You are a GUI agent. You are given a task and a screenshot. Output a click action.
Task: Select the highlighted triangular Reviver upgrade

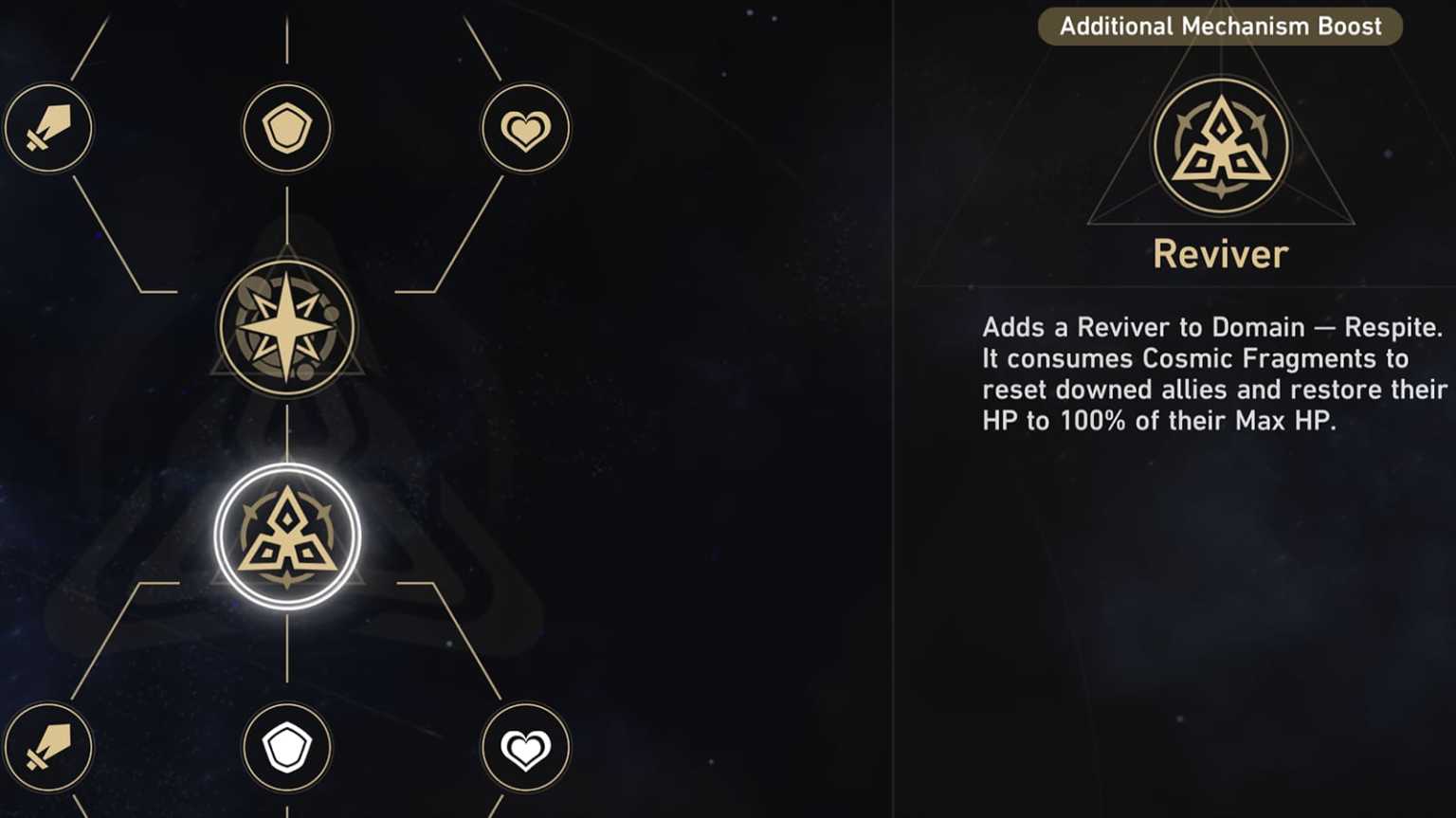click(x=287, y=534)
